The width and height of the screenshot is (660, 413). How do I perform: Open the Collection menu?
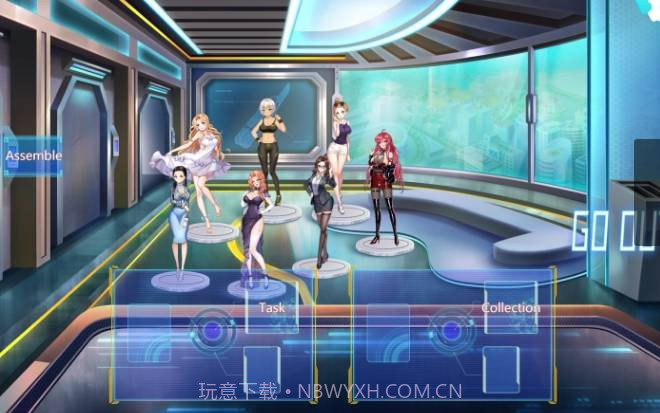click(510, 308)
